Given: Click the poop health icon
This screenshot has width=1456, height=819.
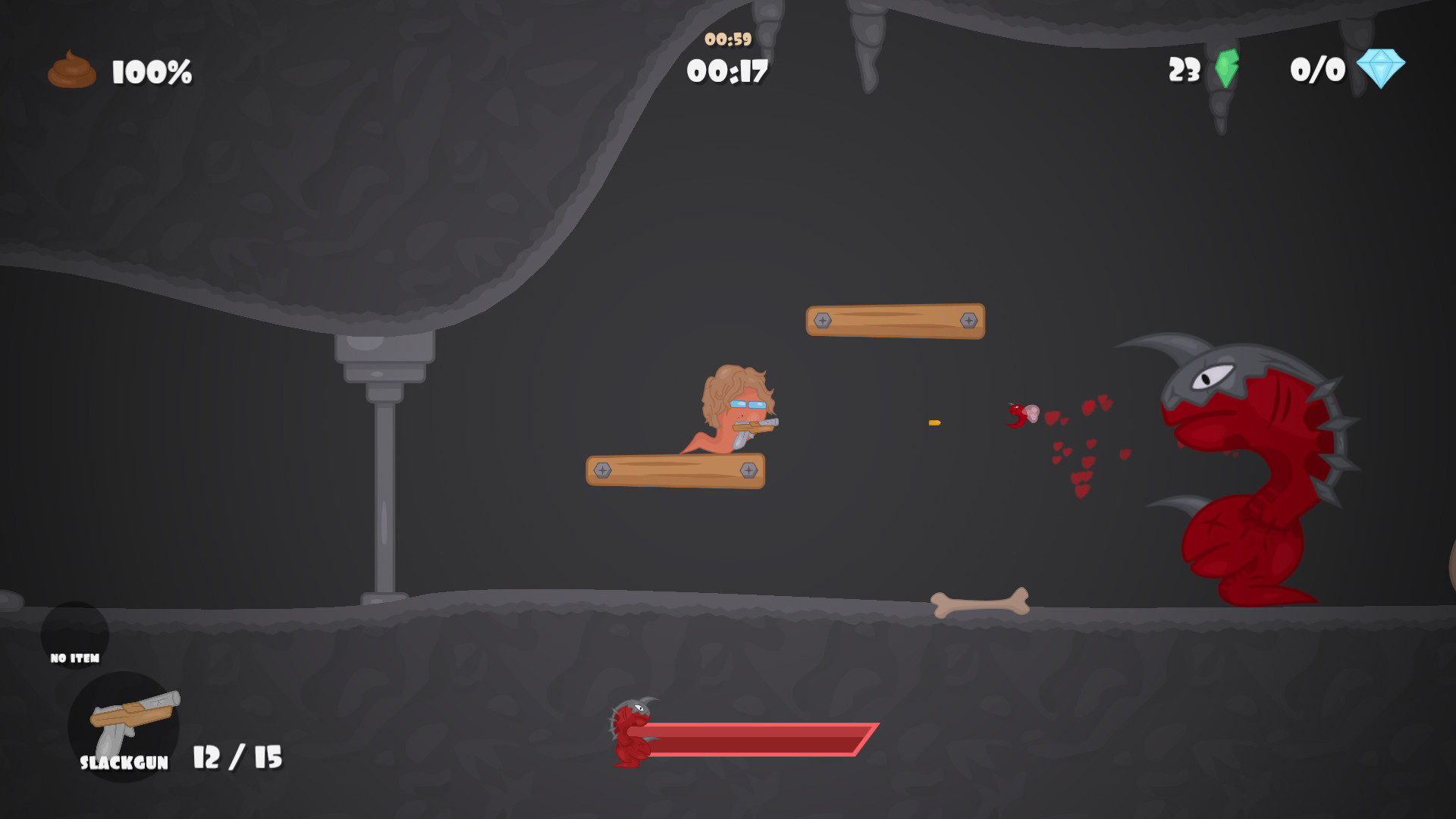Looking at the screenshot, I should pyautogui.click(x=71, y=69).
